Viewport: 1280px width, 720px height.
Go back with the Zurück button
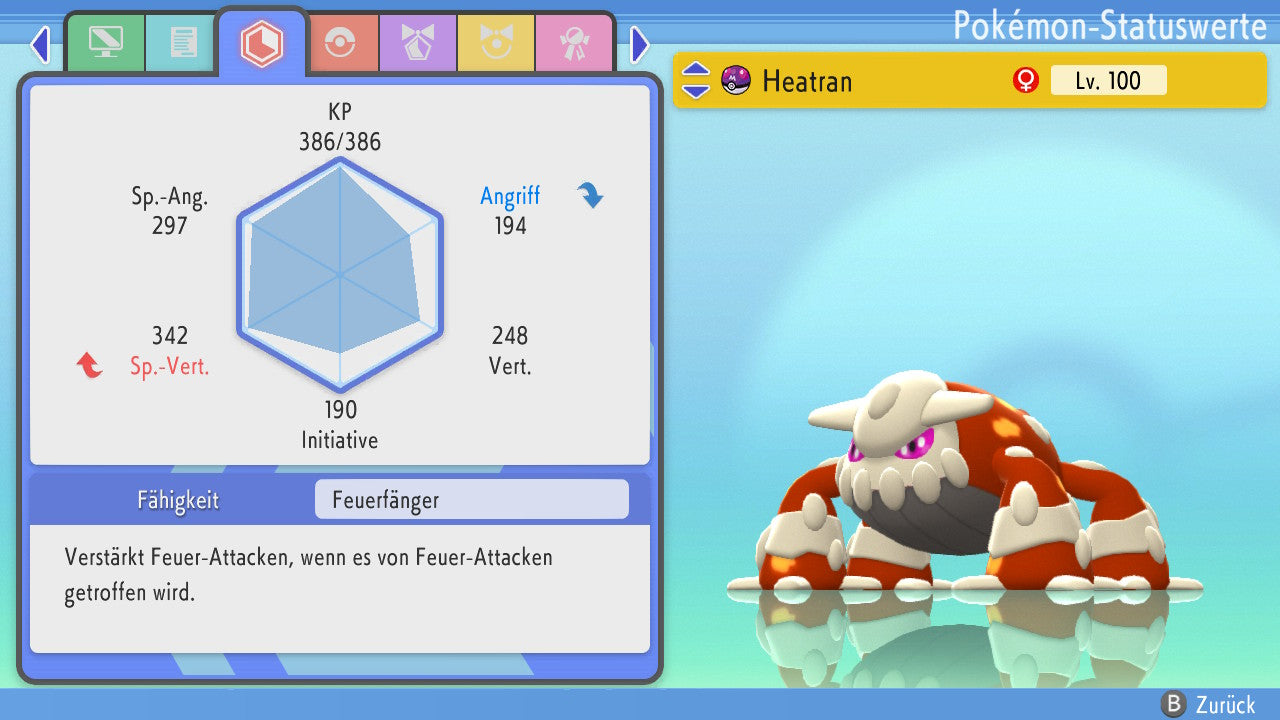click(x=1207, y=704)
